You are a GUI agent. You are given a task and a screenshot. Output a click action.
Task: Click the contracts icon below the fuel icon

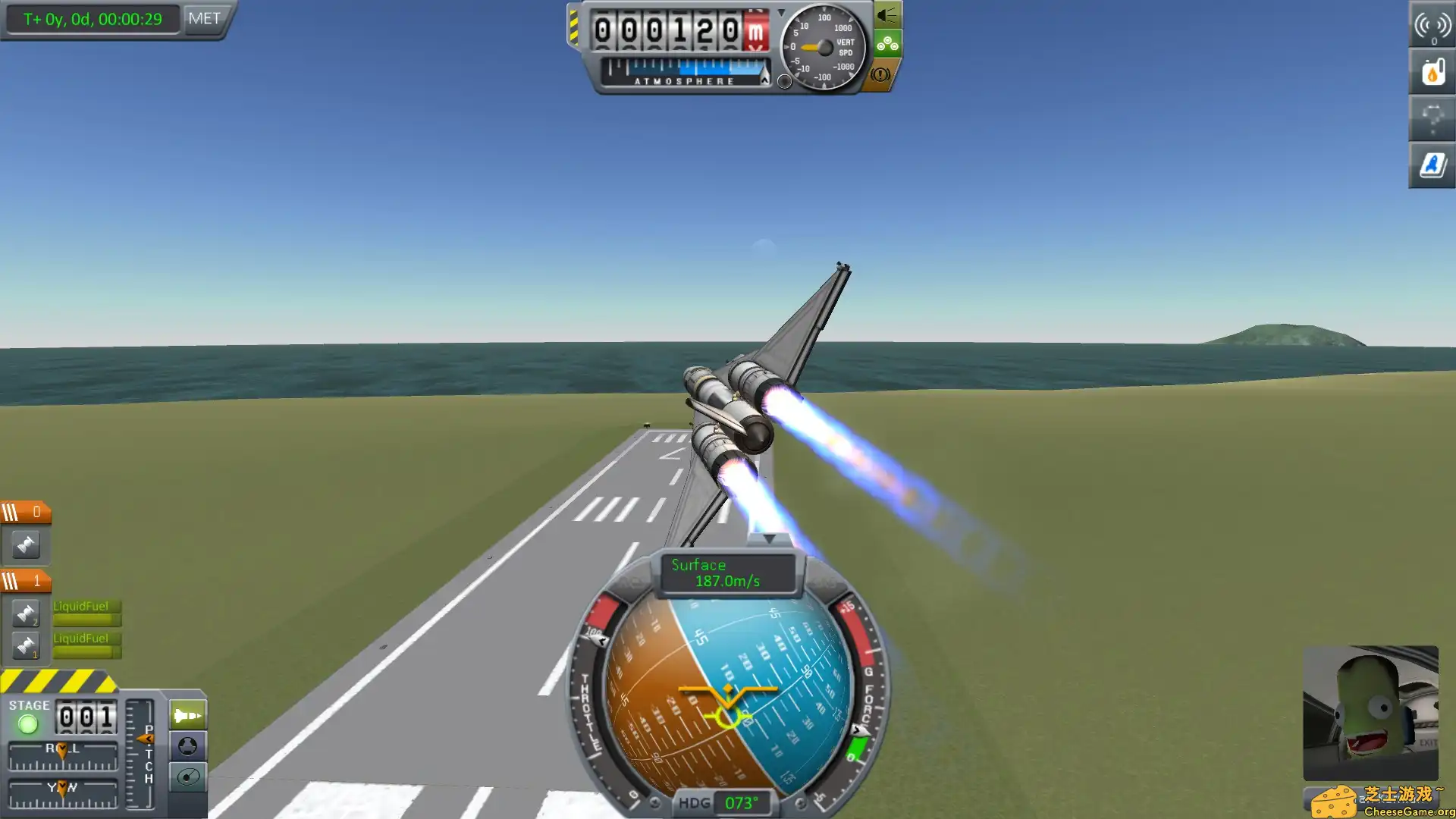1431,118
